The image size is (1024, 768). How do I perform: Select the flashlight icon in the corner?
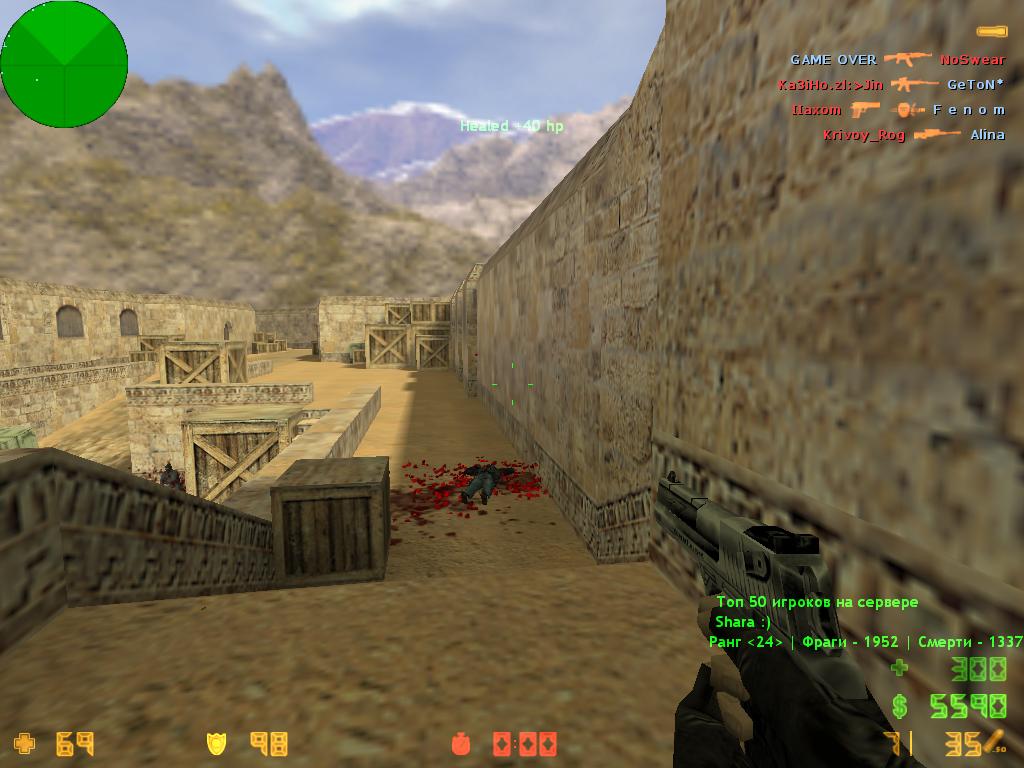(x=991, y=32)
